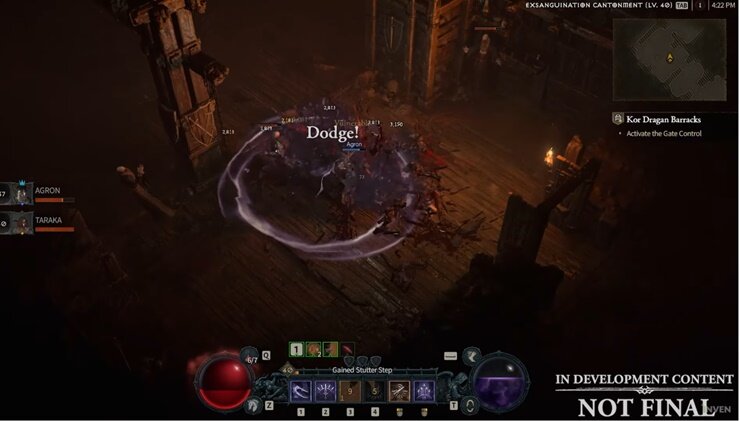
Task: Click the red slash buff icon
Action: (x=345, y=349)
